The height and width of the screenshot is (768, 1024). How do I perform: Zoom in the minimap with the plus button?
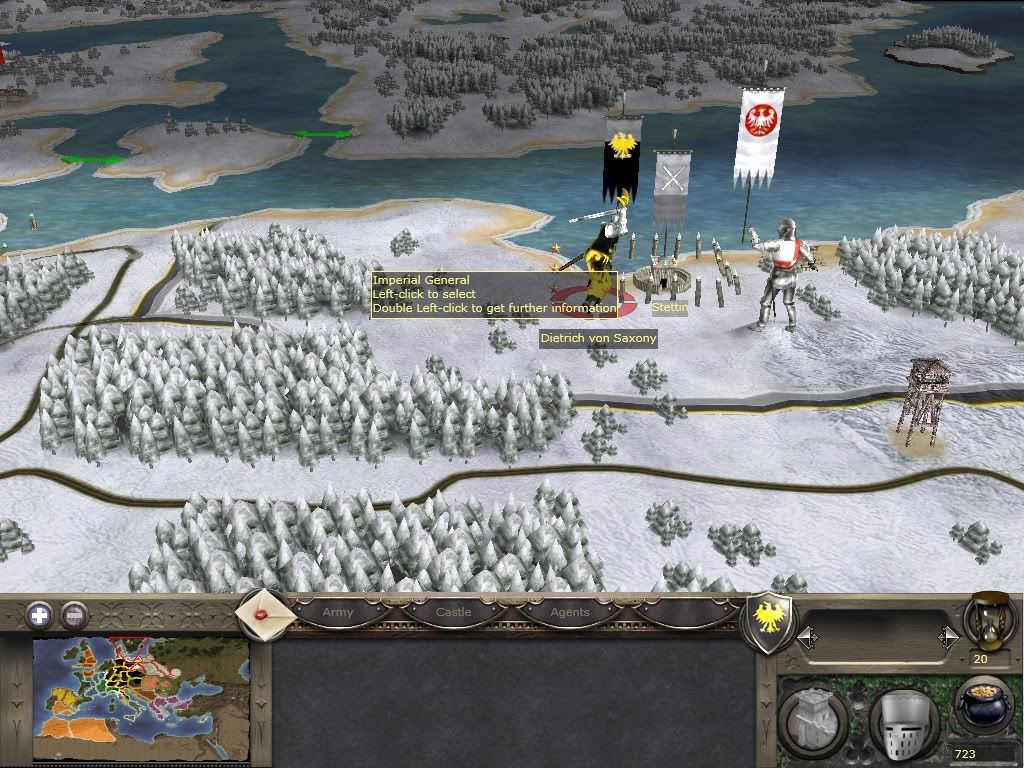(39, 614)
